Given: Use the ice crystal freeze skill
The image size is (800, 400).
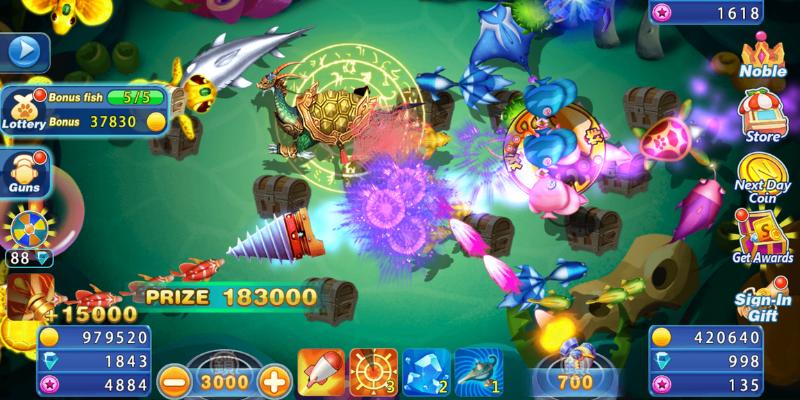Looking at the screenshot, I should (x=426, y=372).
